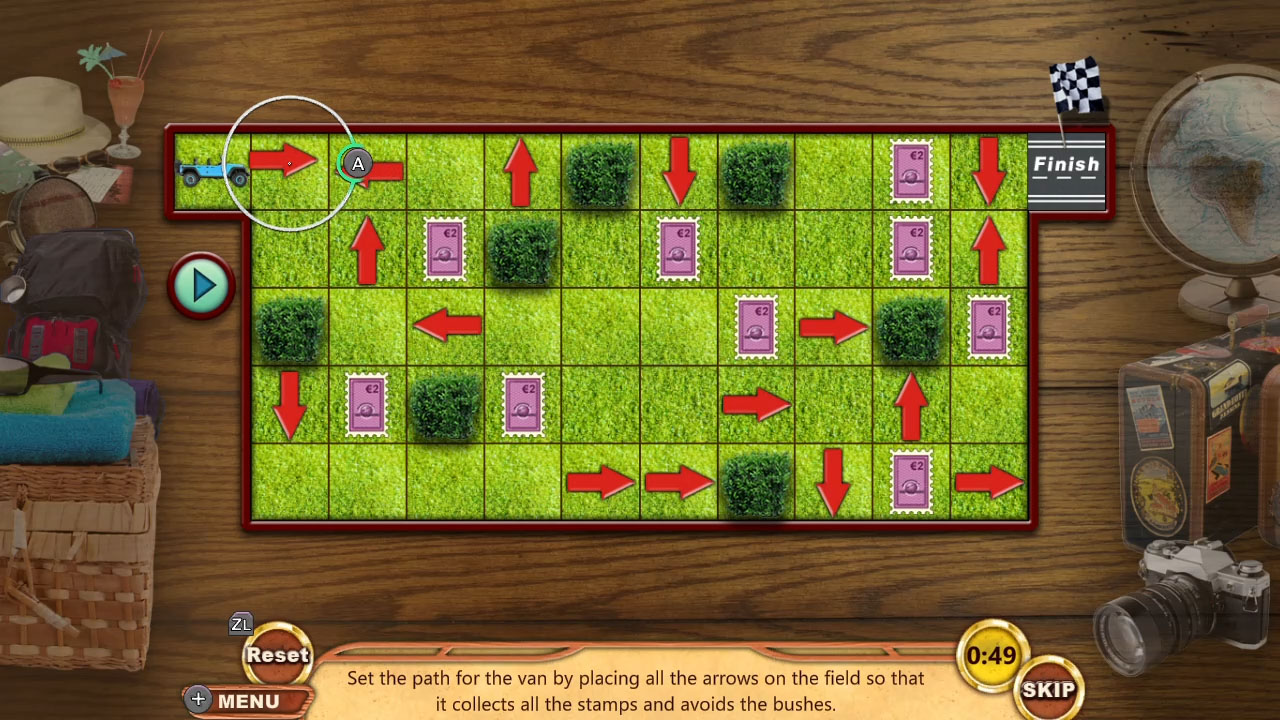Click the 0:49 countdown timer

pos(991,657)
